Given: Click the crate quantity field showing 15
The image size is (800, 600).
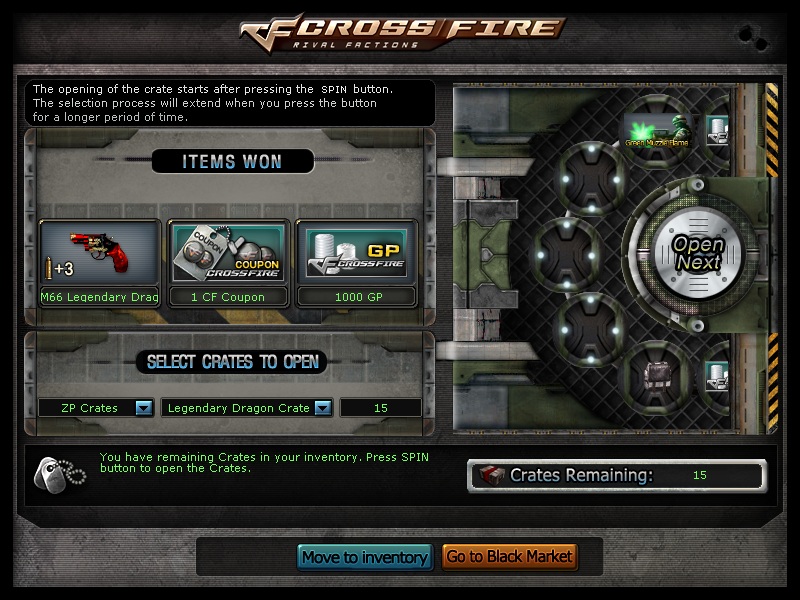Looking at the screenshot, I should coord(380,408).
